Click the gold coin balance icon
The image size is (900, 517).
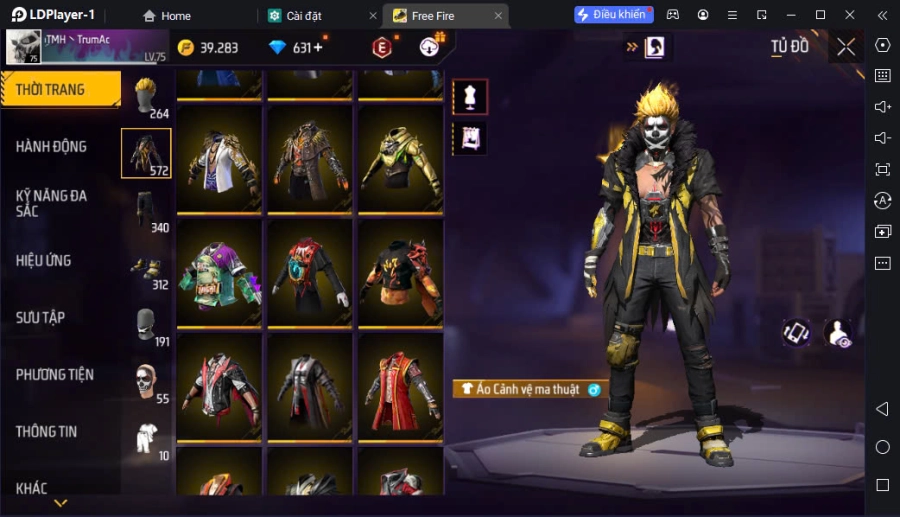(x=186, y=48)
